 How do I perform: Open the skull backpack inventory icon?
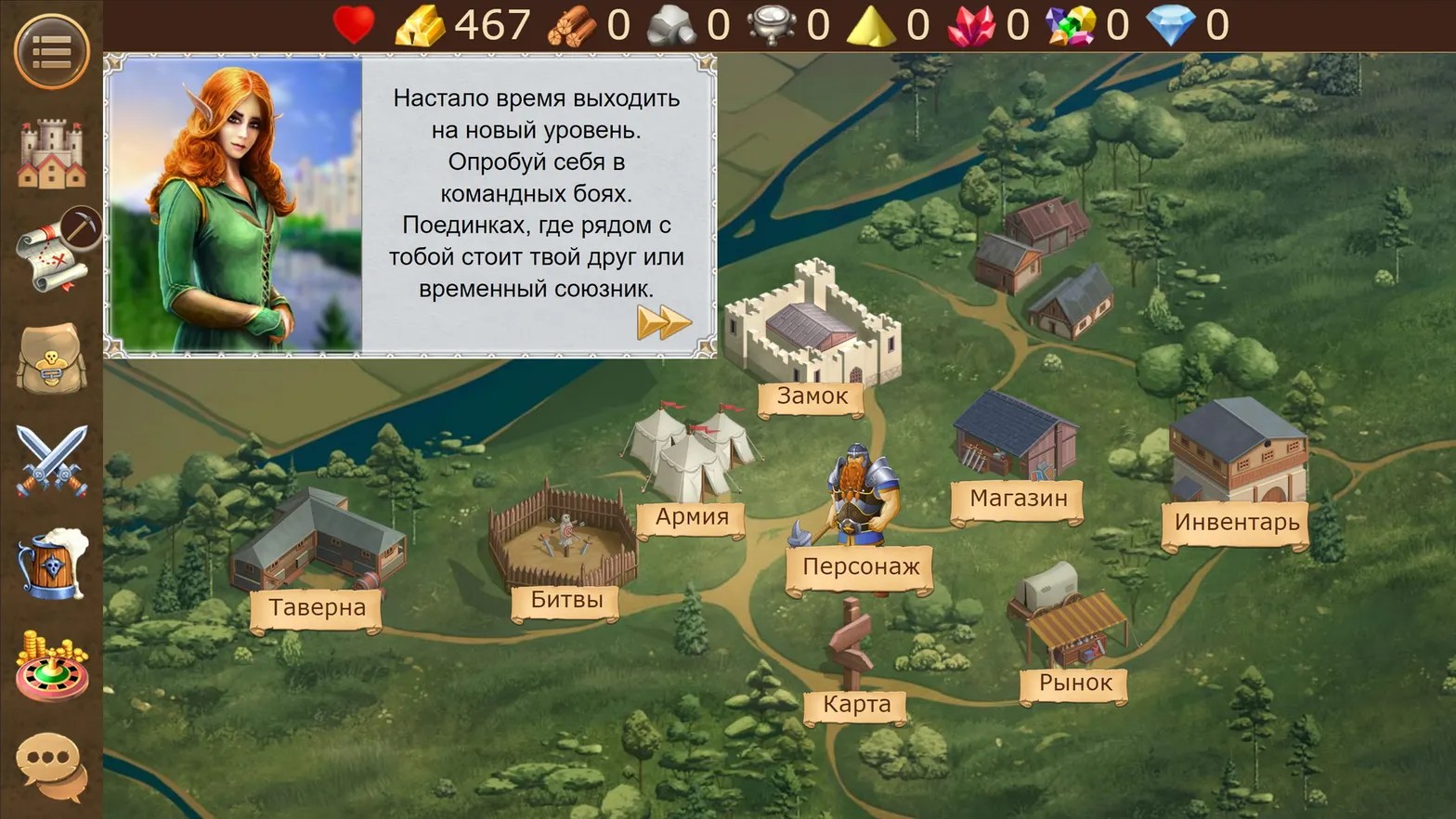52,358
